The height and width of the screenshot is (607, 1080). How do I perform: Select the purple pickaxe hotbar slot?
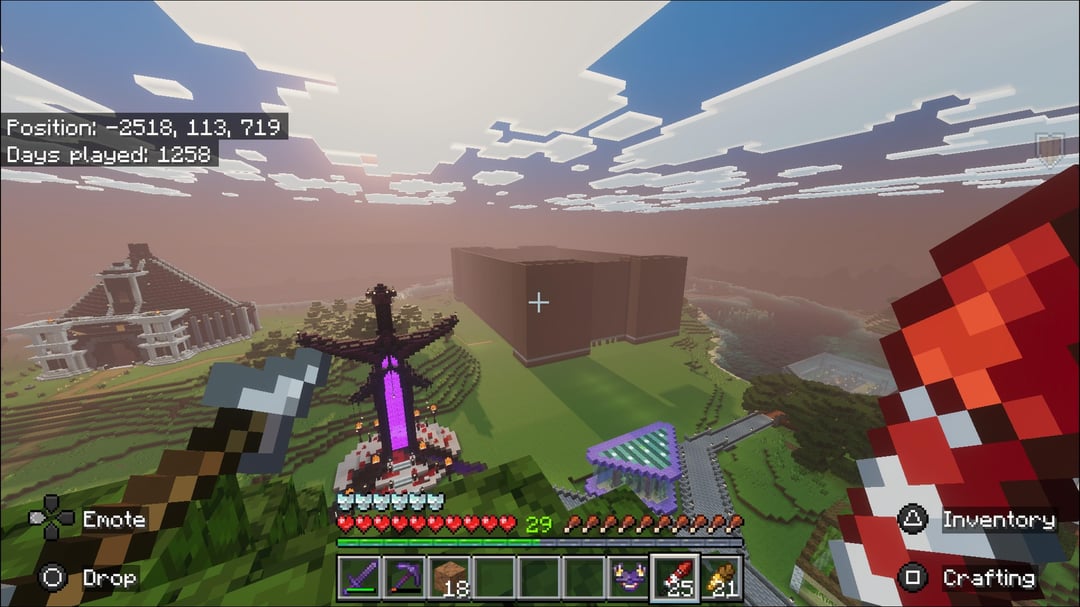coord(403,578)
